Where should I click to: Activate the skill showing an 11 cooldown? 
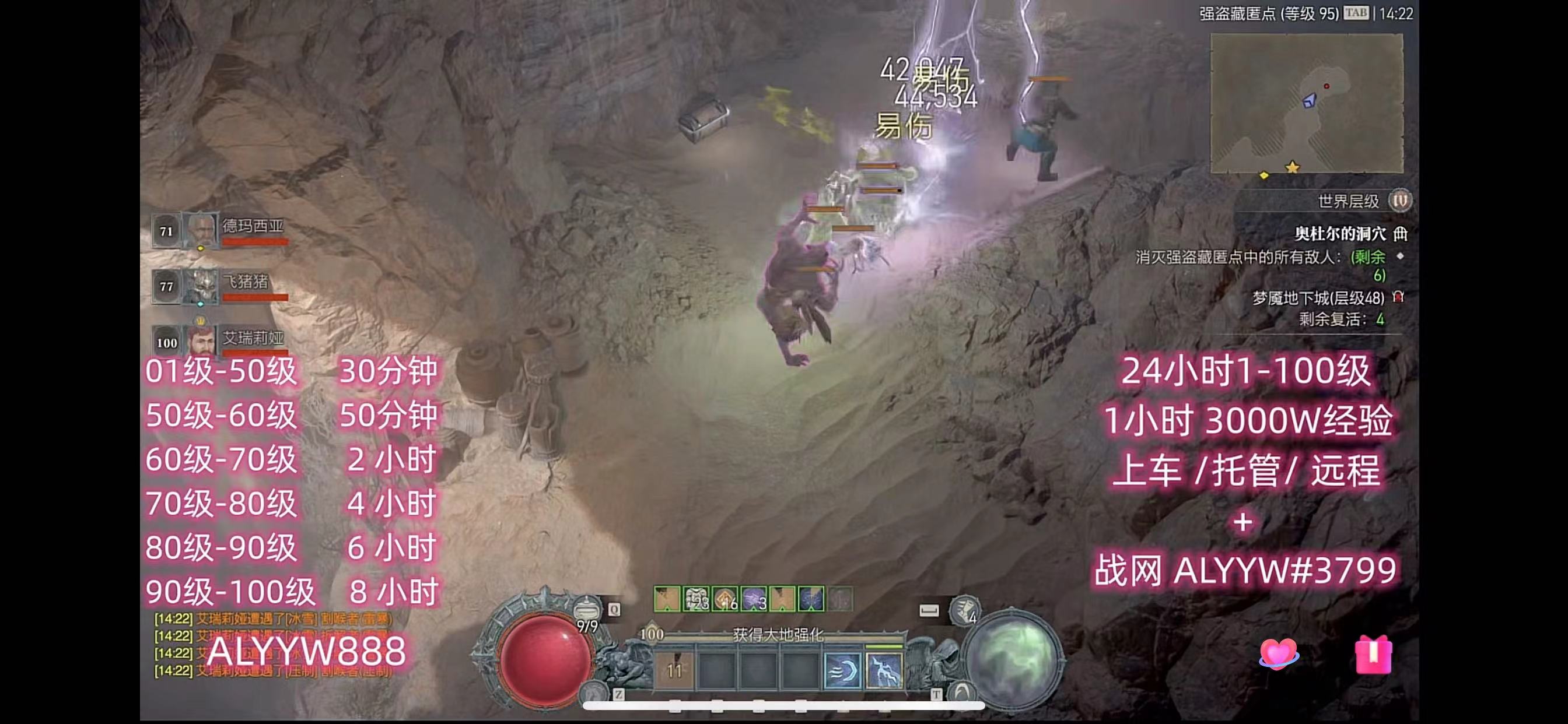click(674, 670)
